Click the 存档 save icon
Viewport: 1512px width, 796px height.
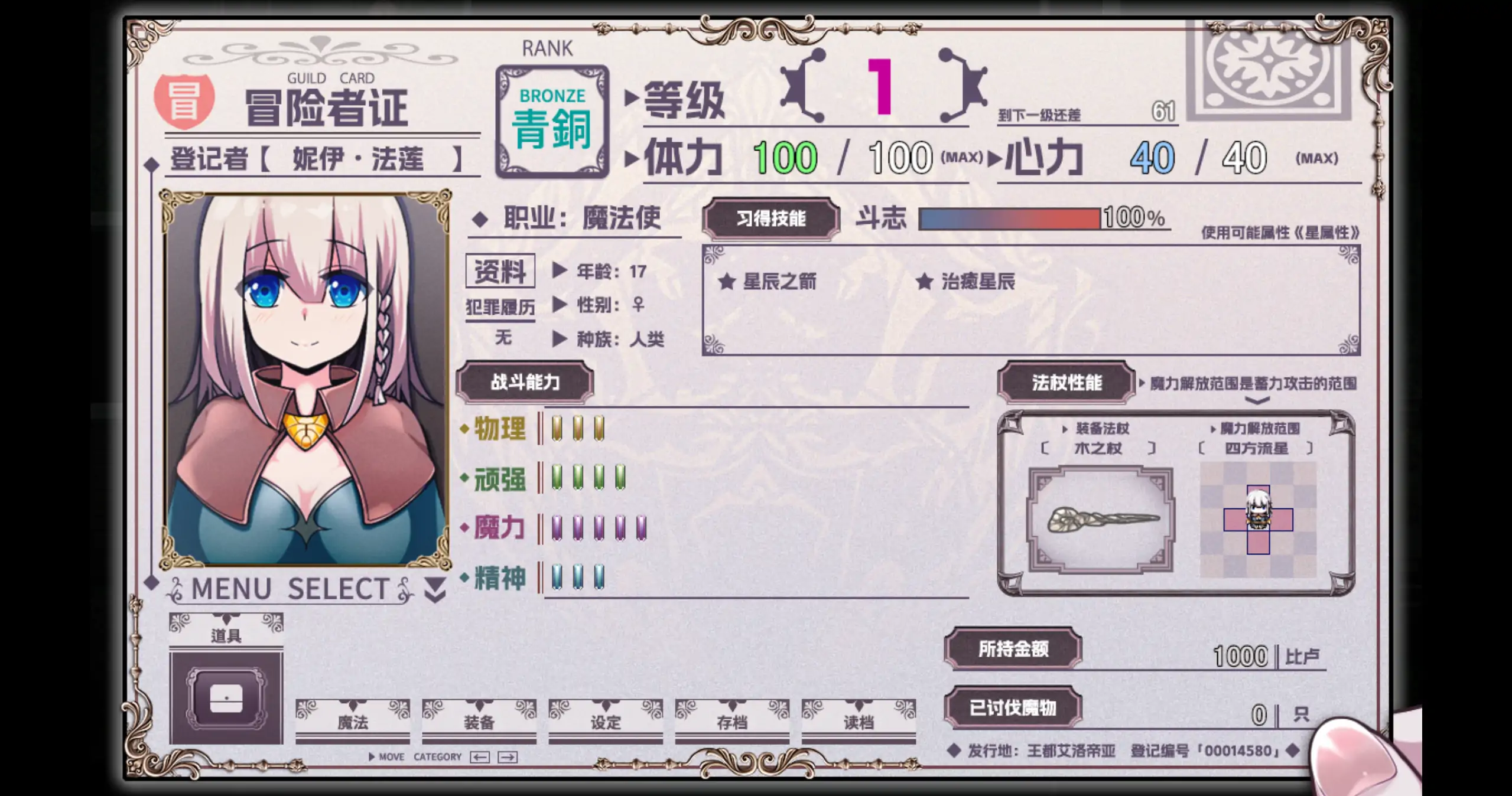[734, 720]
